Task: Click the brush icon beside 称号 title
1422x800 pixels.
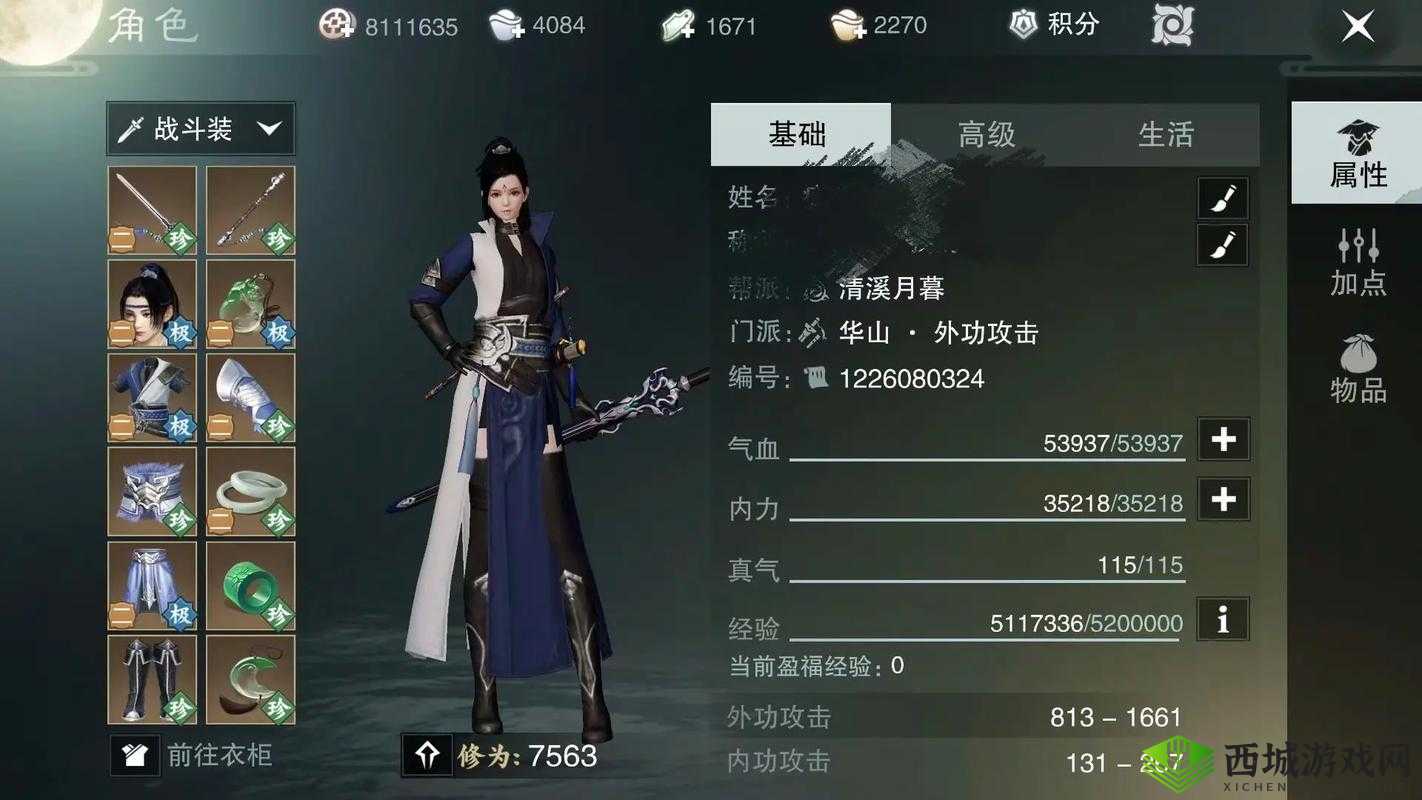Action: click(1222, 245)
